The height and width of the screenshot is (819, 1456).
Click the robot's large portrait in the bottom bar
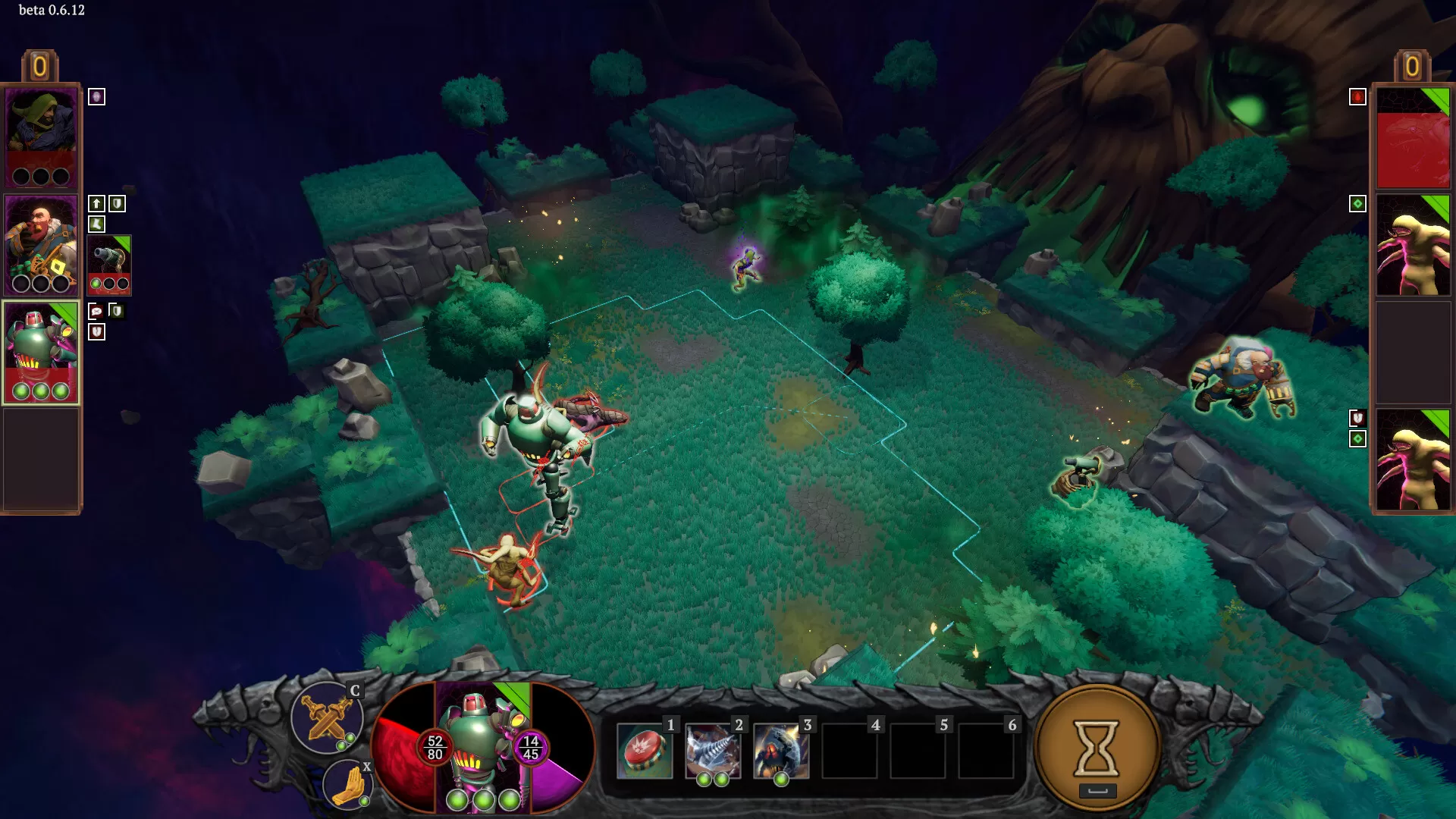pos(483,747)
